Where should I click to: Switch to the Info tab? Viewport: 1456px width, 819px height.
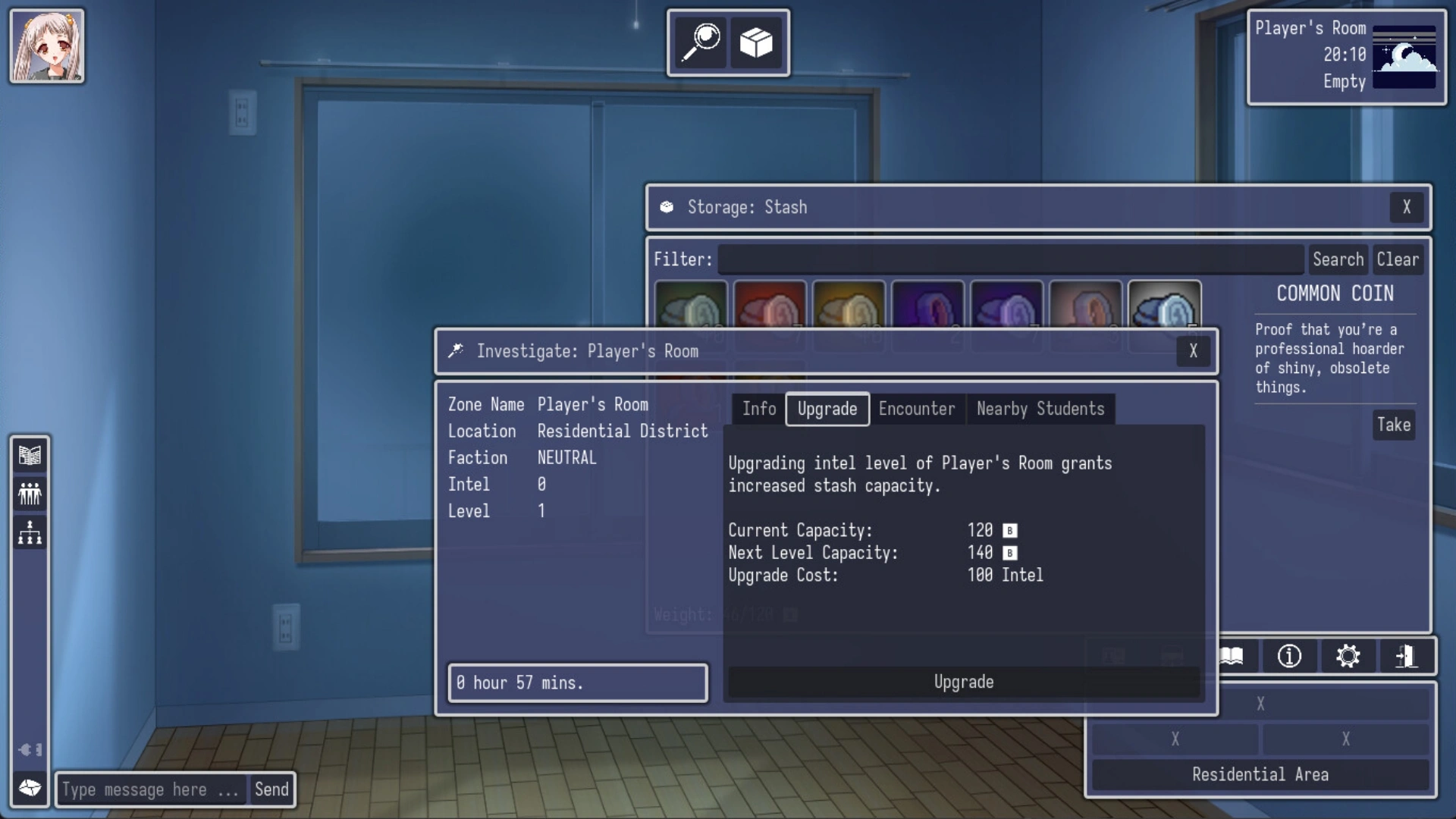click(758, 409)
